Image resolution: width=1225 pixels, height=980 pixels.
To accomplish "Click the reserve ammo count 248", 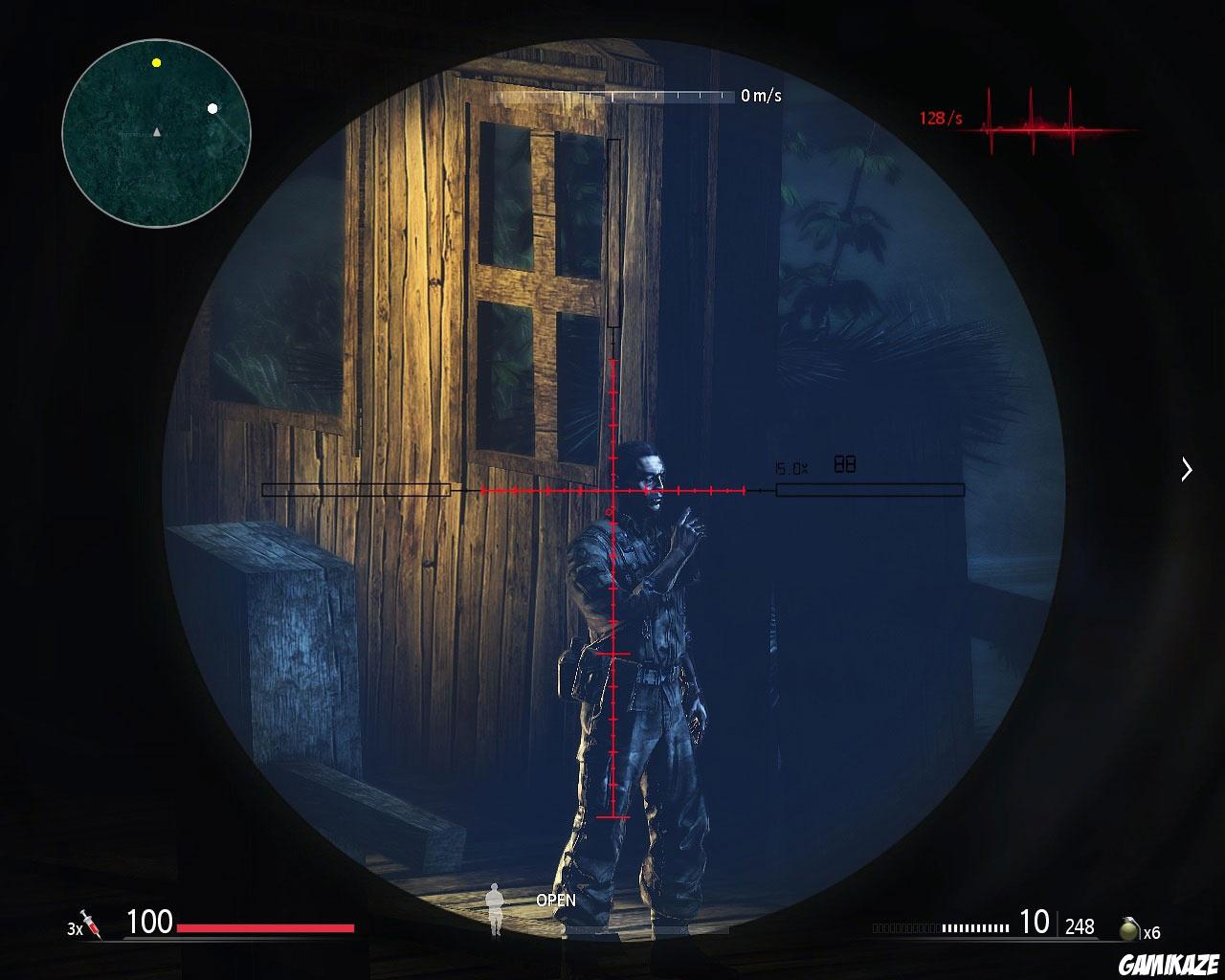I will pyautogui.click(x=1080, y=926).
